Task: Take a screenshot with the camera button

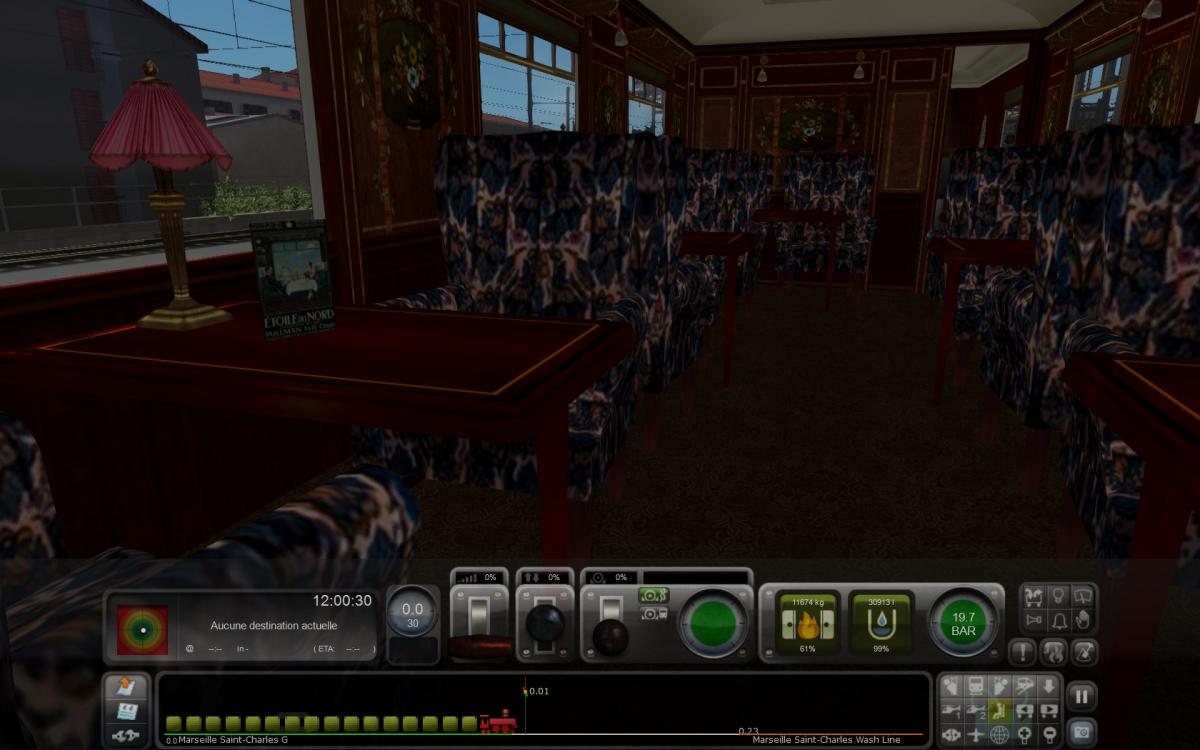Action: 1081,732
